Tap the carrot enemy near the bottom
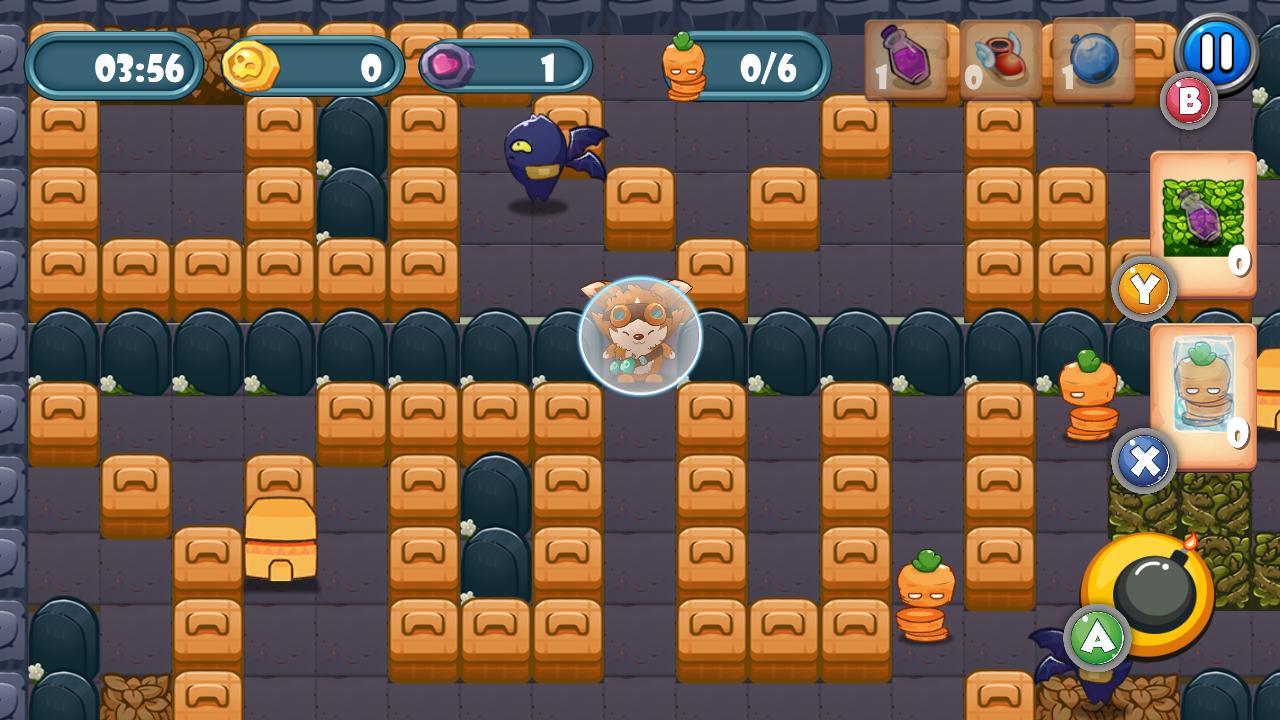The image size is (1280, 720). pyautogui.click(x=930, y=590)
